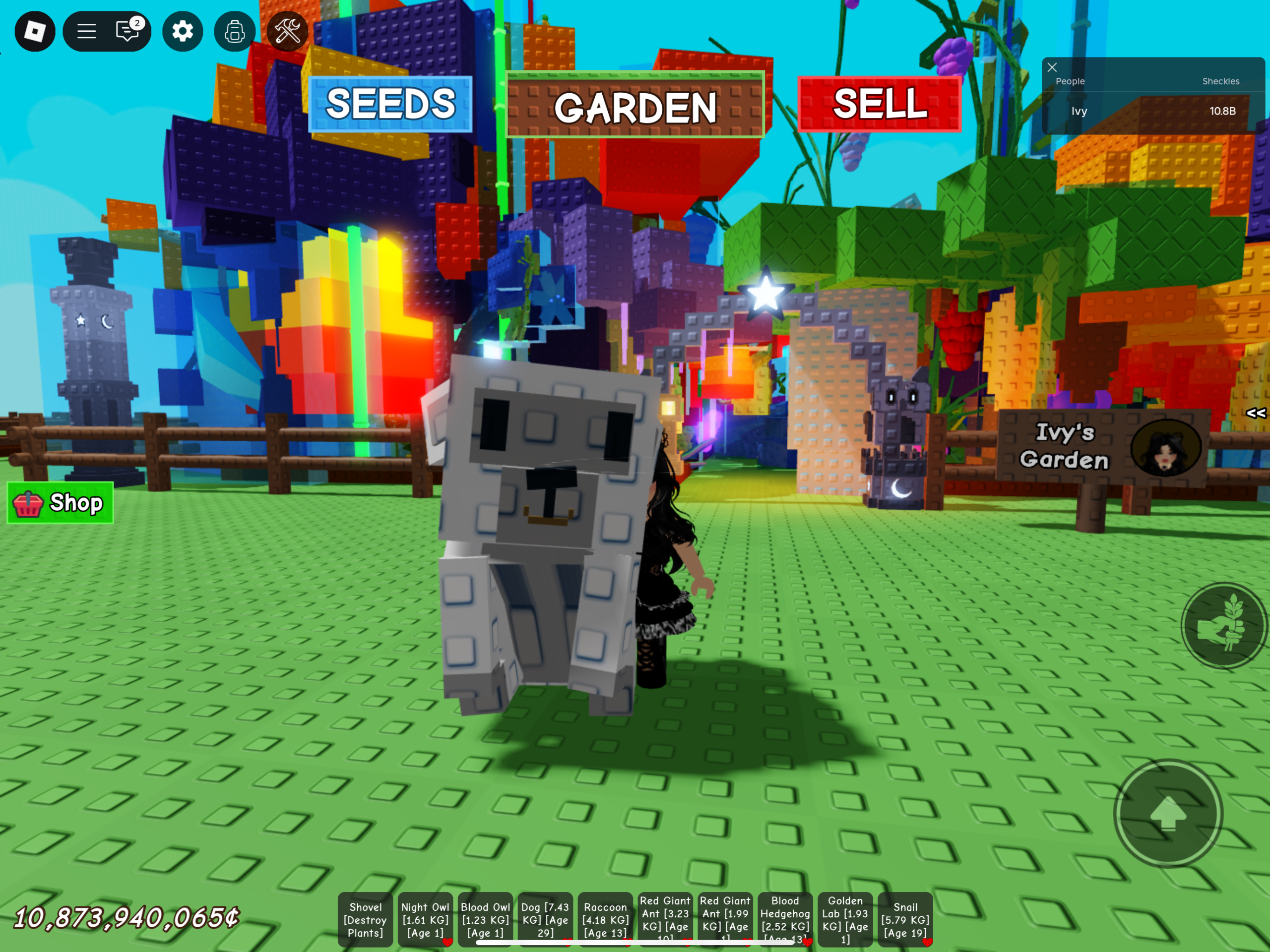Image resolution: width=1270 pixels, height=952 pixels.
Task: Select the Golden Lab pet slot
Action: (845, 919)
